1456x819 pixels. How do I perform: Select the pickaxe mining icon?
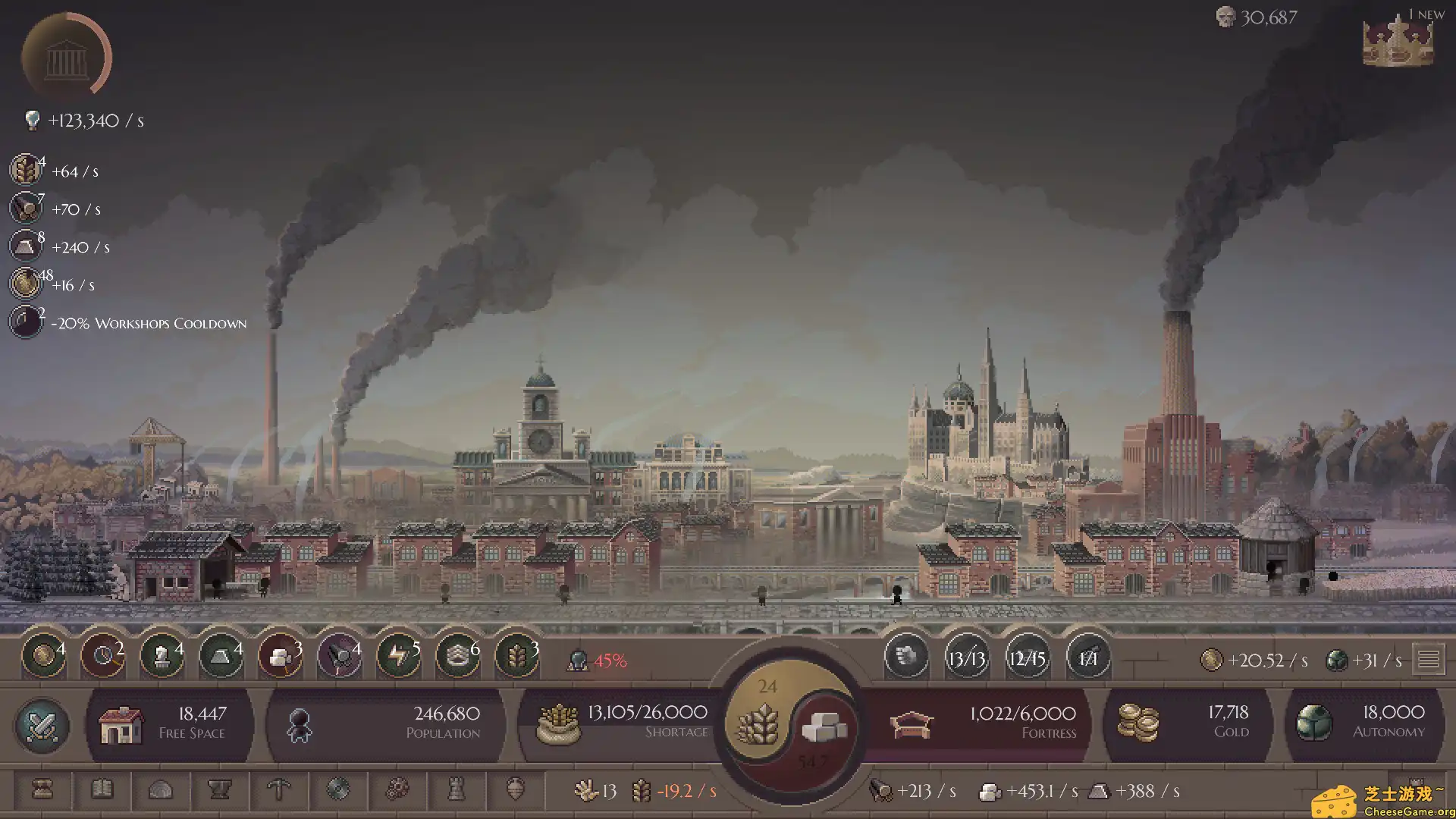click(279, 790)
